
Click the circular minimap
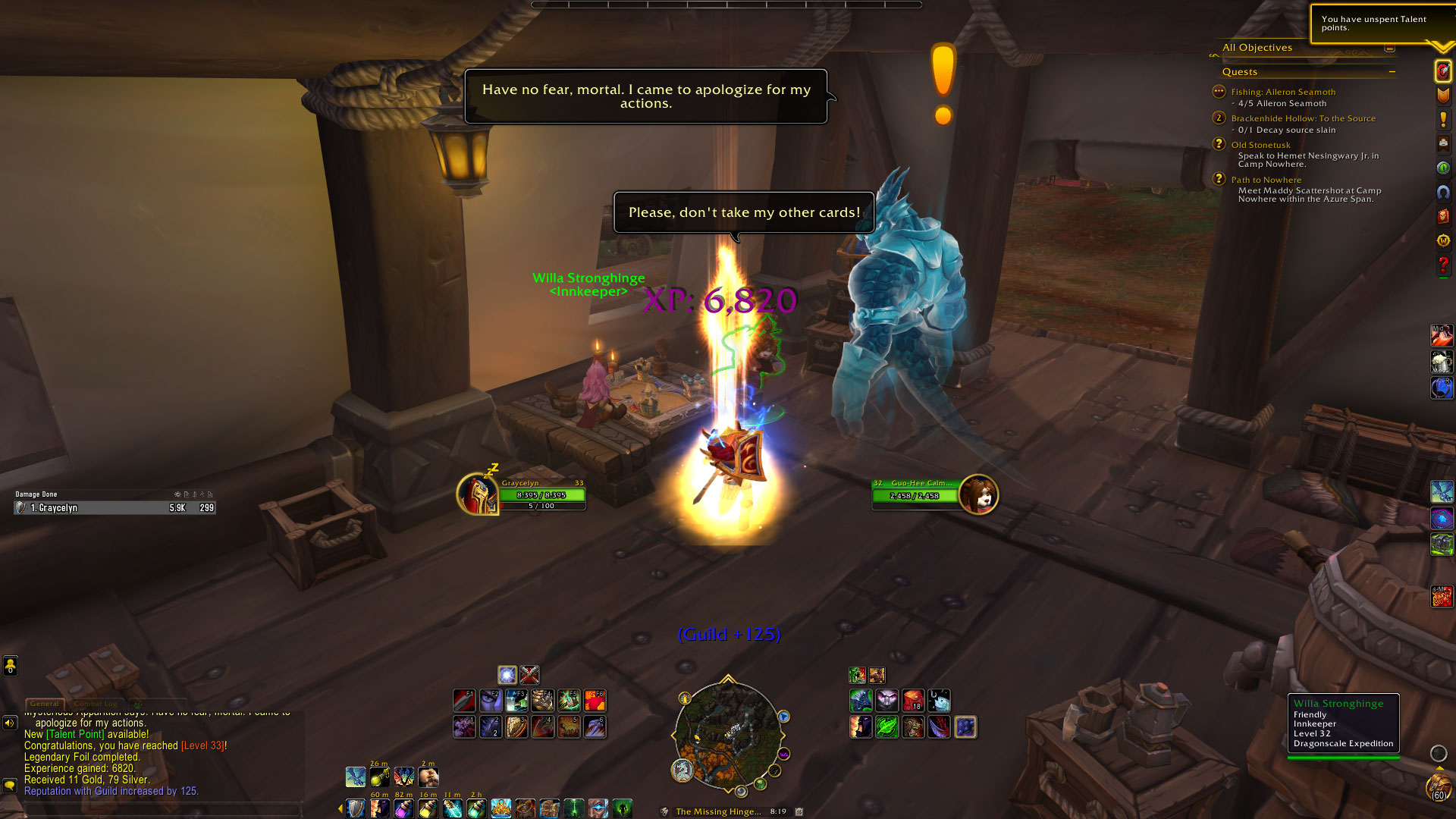coord(728,733)
